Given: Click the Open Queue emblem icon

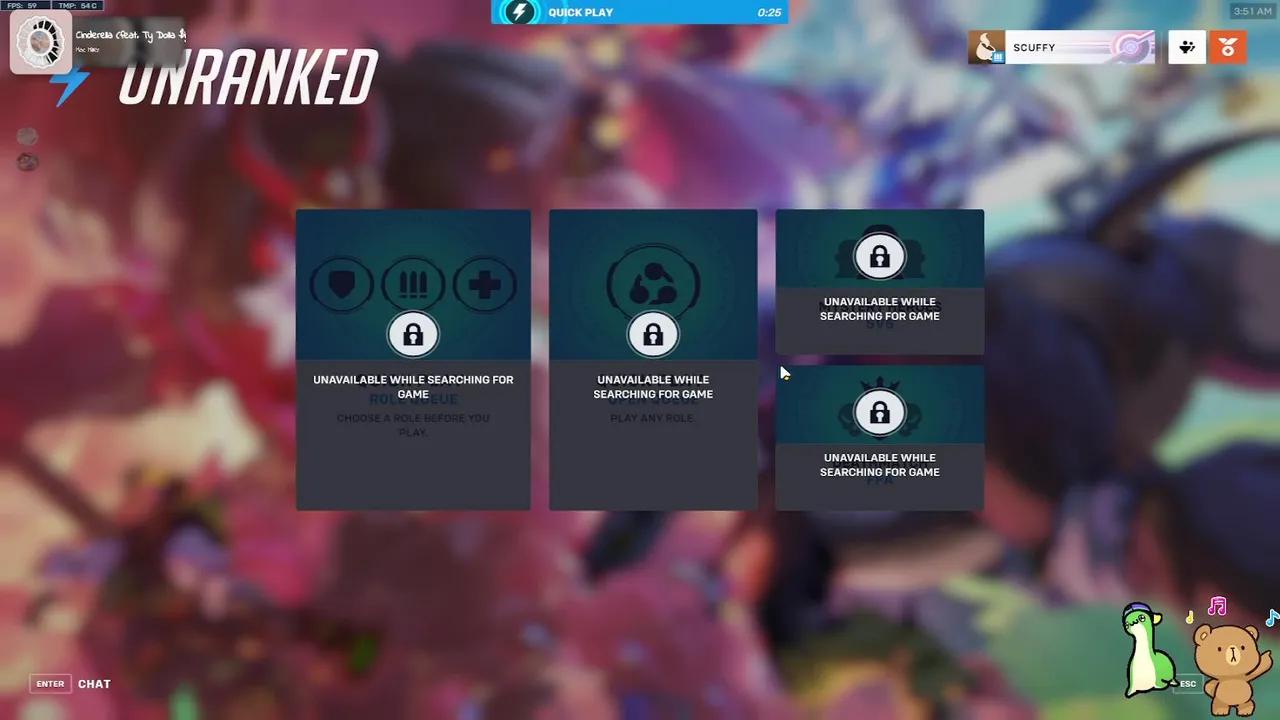Looking at the screenshot, I should tap(653, 284).
